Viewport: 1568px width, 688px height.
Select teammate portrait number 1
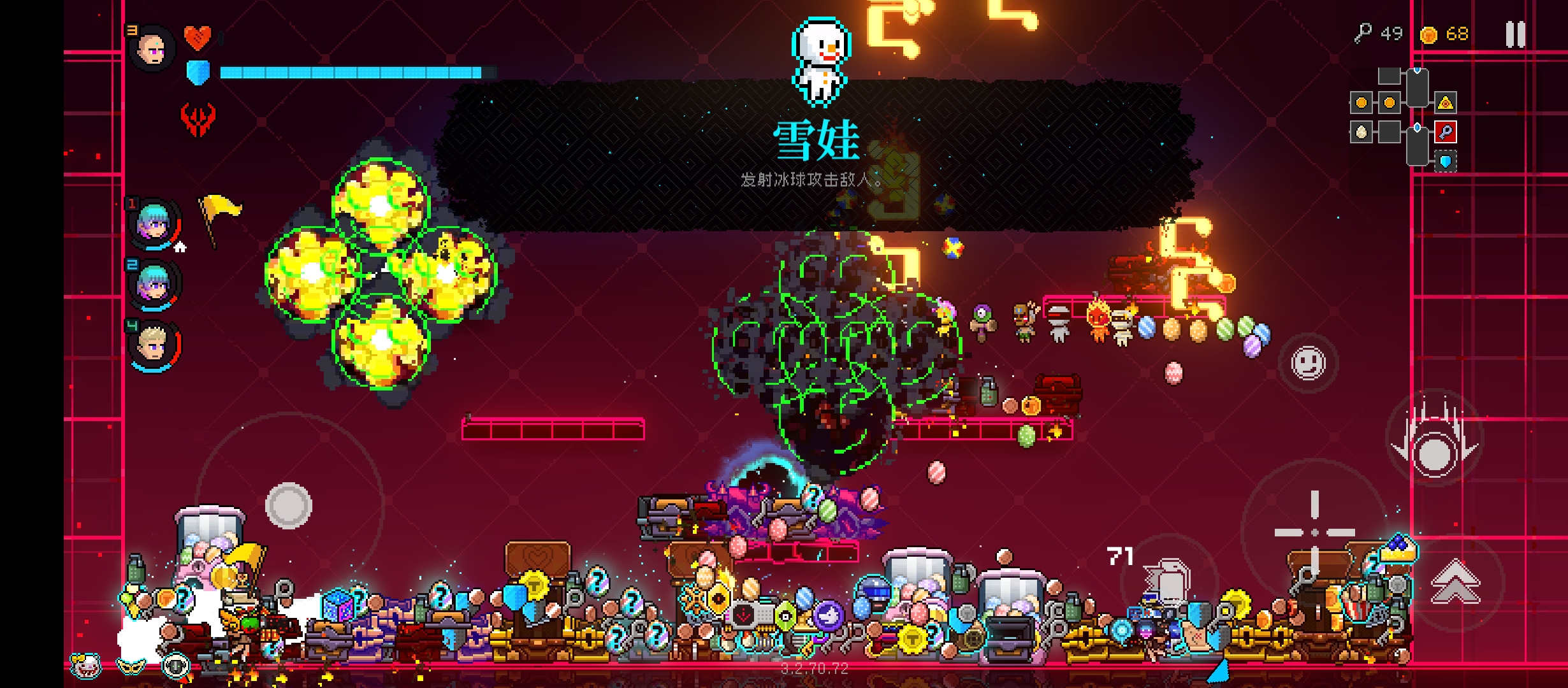[x=154, y=223]
